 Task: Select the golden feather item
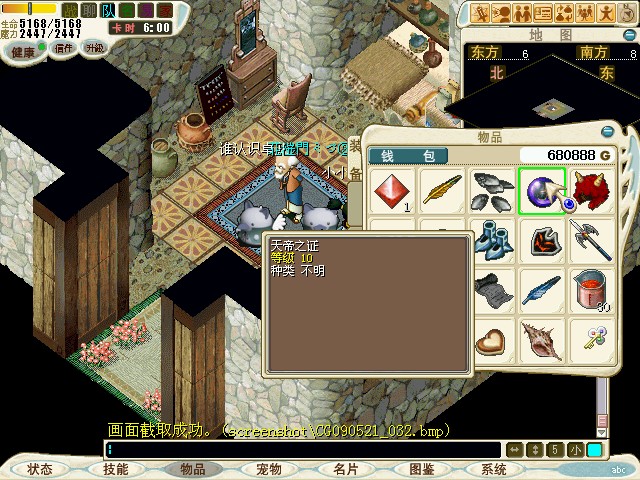443,190
